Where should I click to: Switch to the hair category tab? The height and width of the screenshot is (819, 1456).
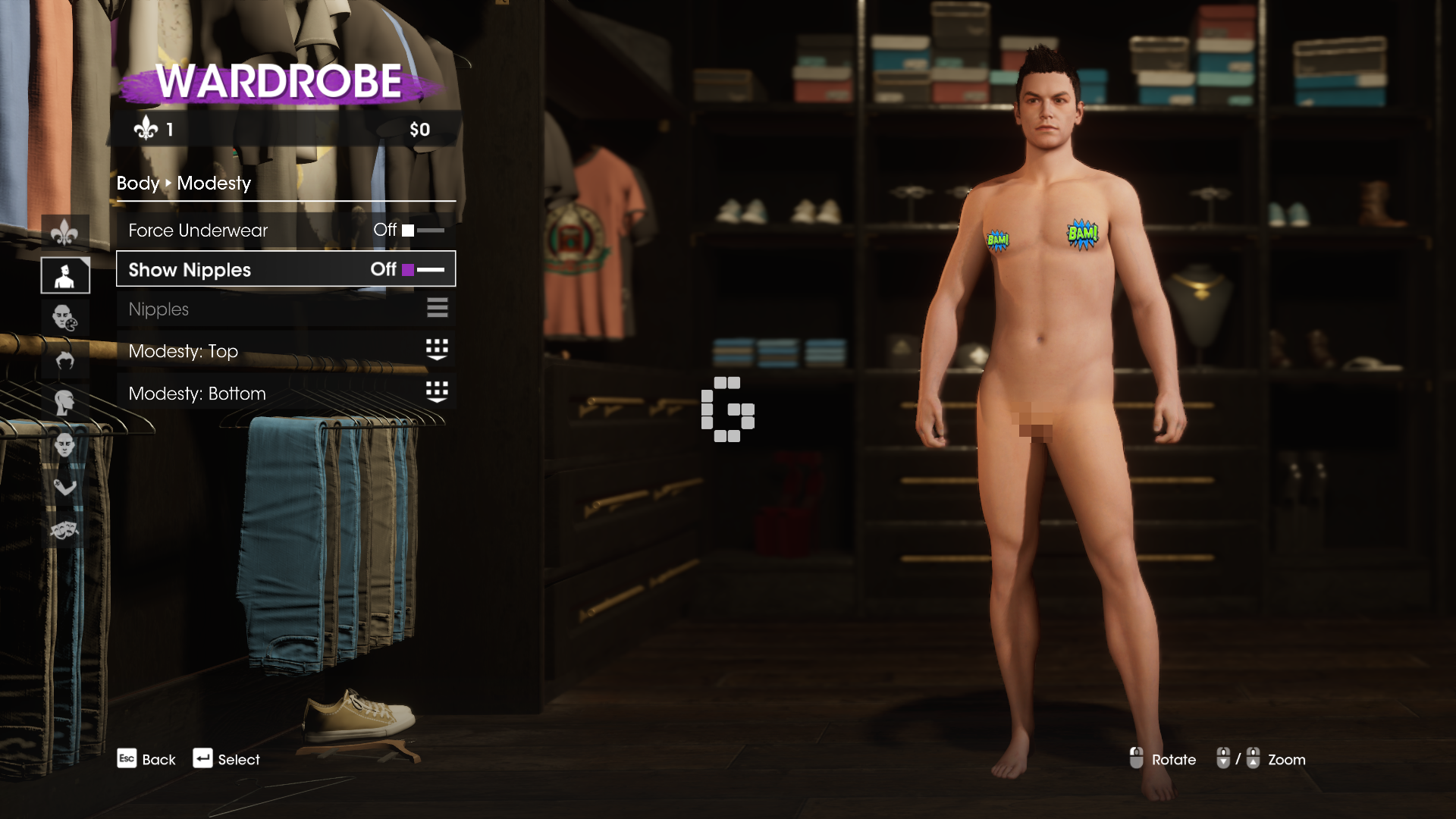(x=64, y=359)
